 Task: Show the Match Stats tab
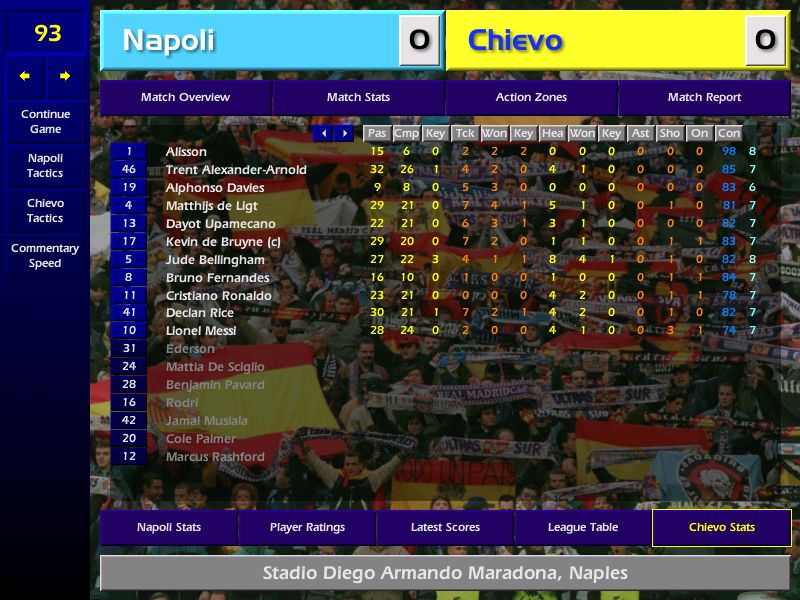coord(358,97)
